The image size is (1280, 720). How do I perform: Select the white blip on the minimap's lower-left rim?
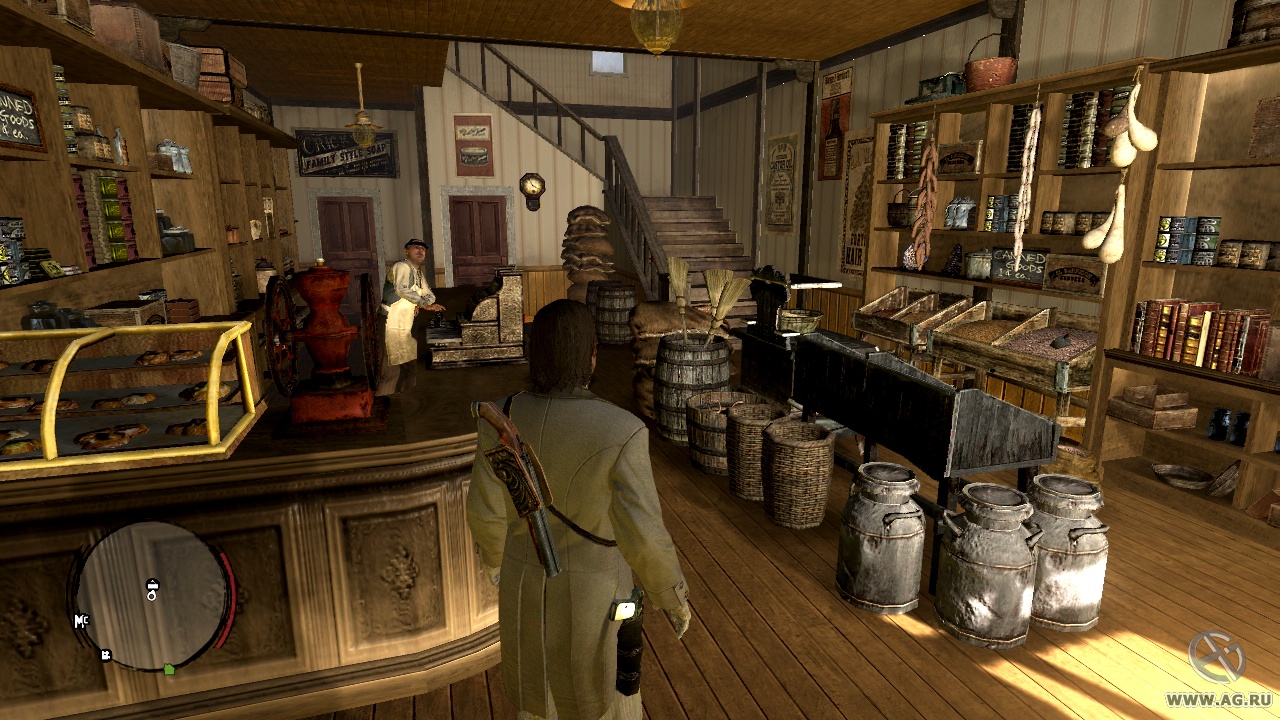105,656
